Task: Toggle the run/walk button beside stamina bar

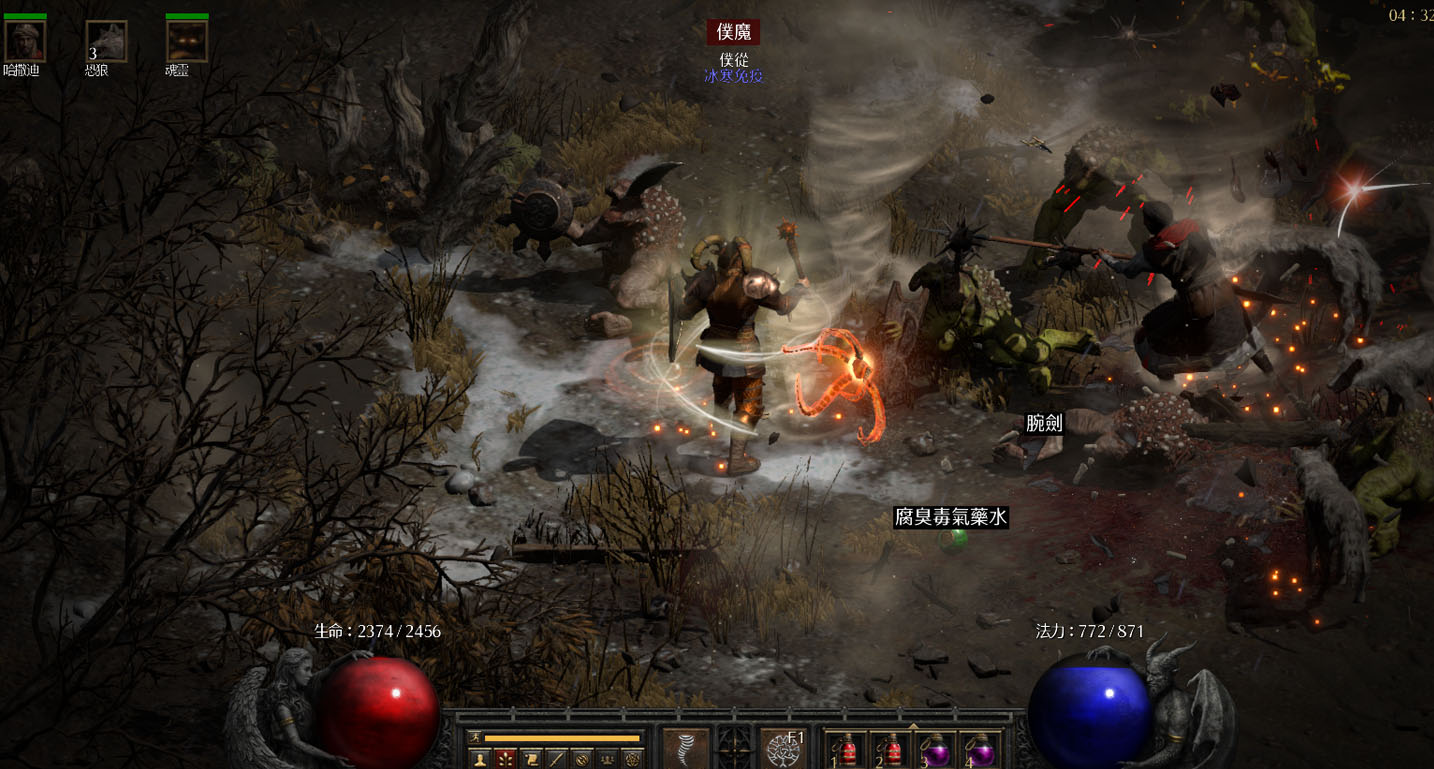Action: pyautogui.click(x=474, y=738)
